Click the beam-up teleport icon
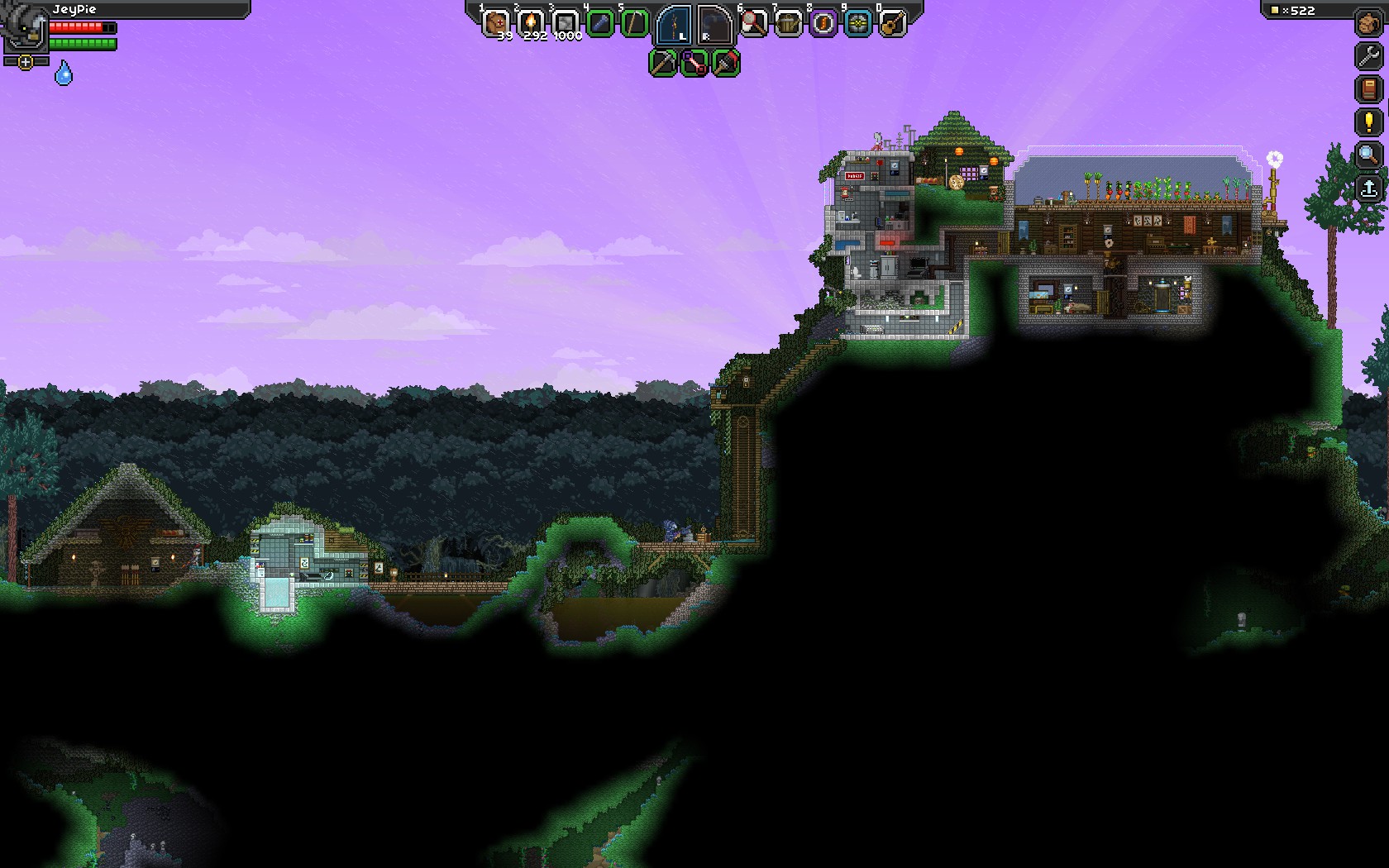The height and width of the screenshot is (868, 1389). [1369, 188]
